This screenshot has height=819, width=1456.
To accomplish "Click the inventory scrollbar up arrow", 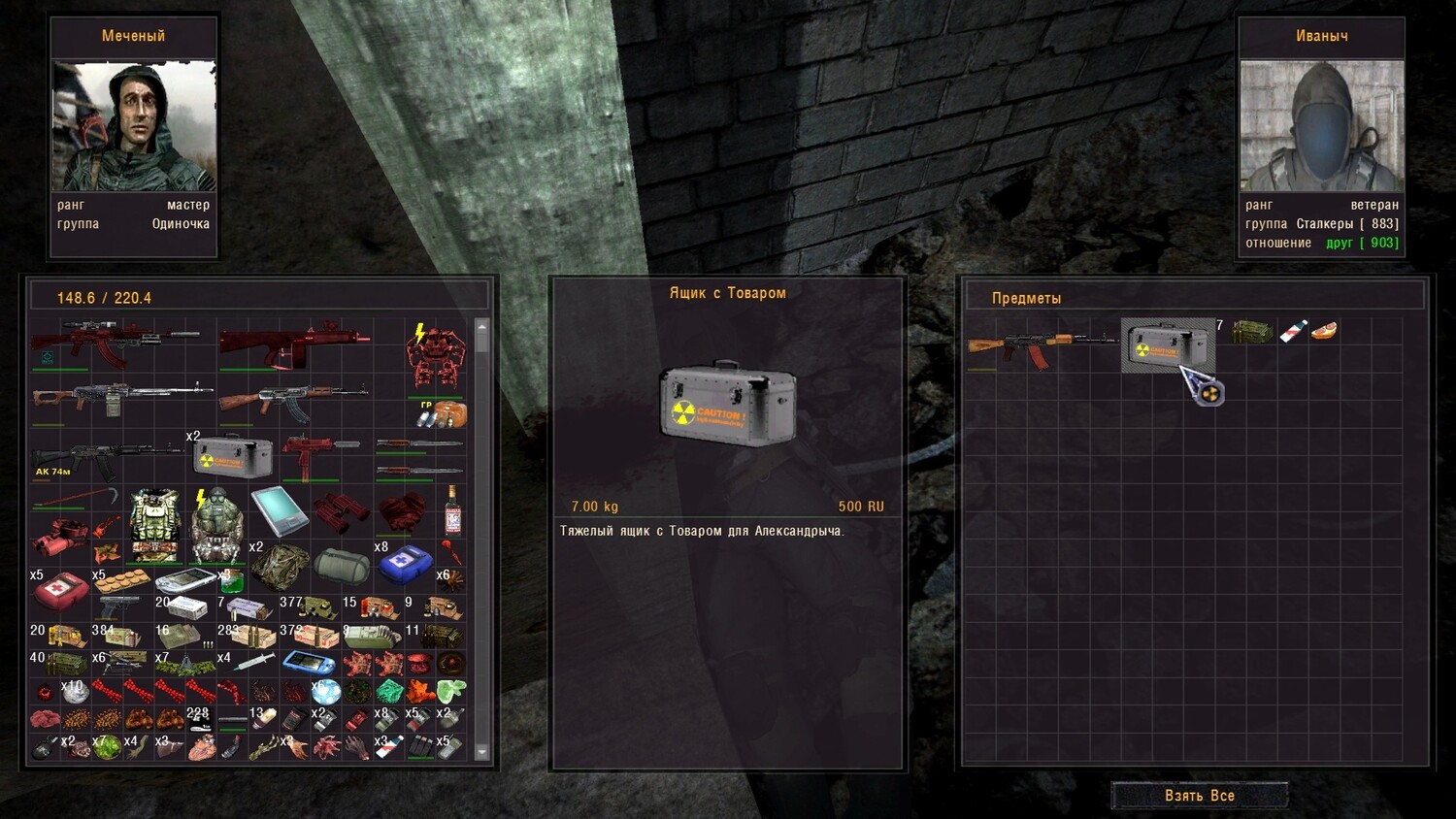I will coord(482,329).
